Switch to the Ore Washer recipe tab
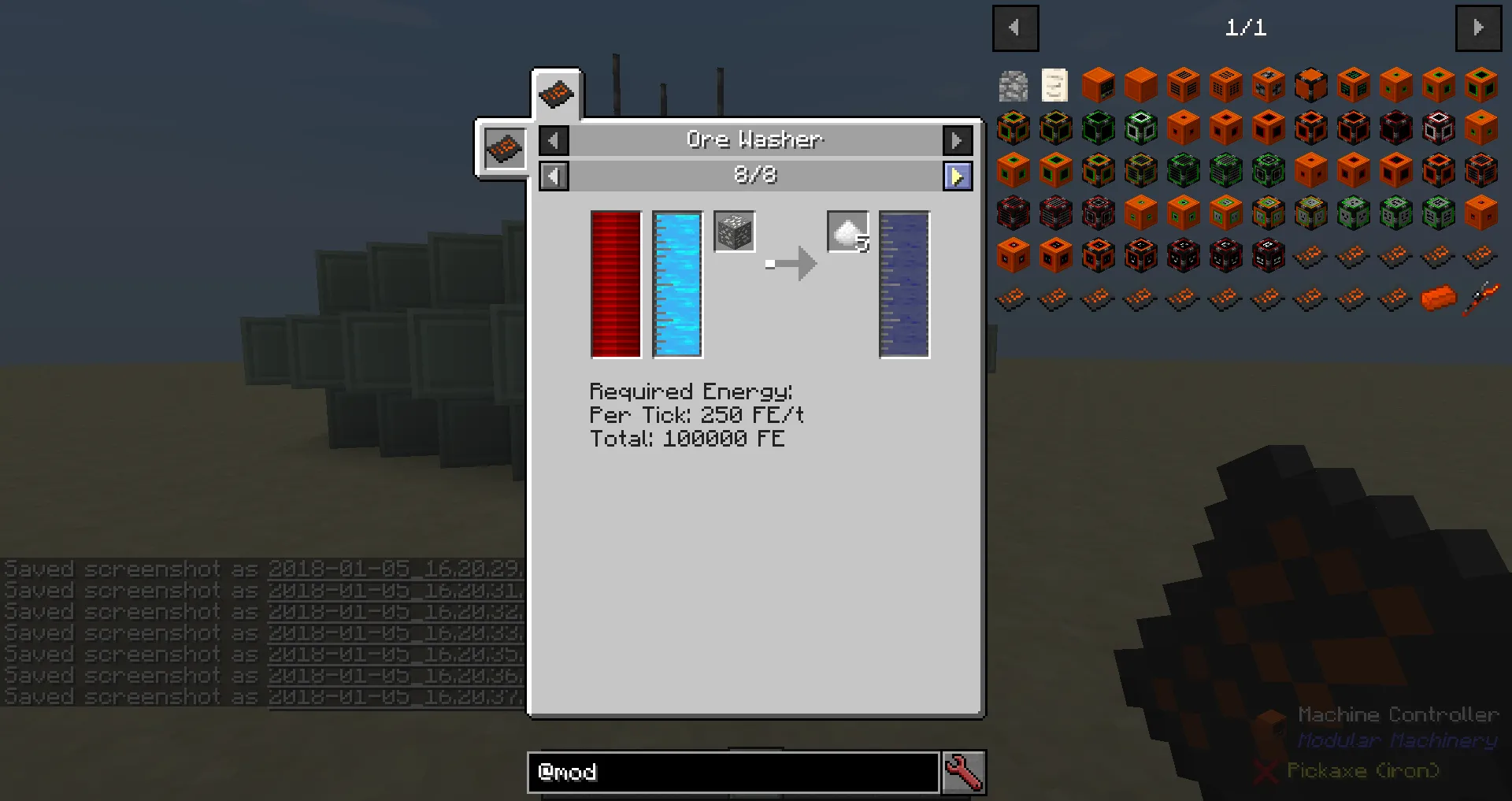The width and height of the screenshot is (1512, 801). point(557,92)
